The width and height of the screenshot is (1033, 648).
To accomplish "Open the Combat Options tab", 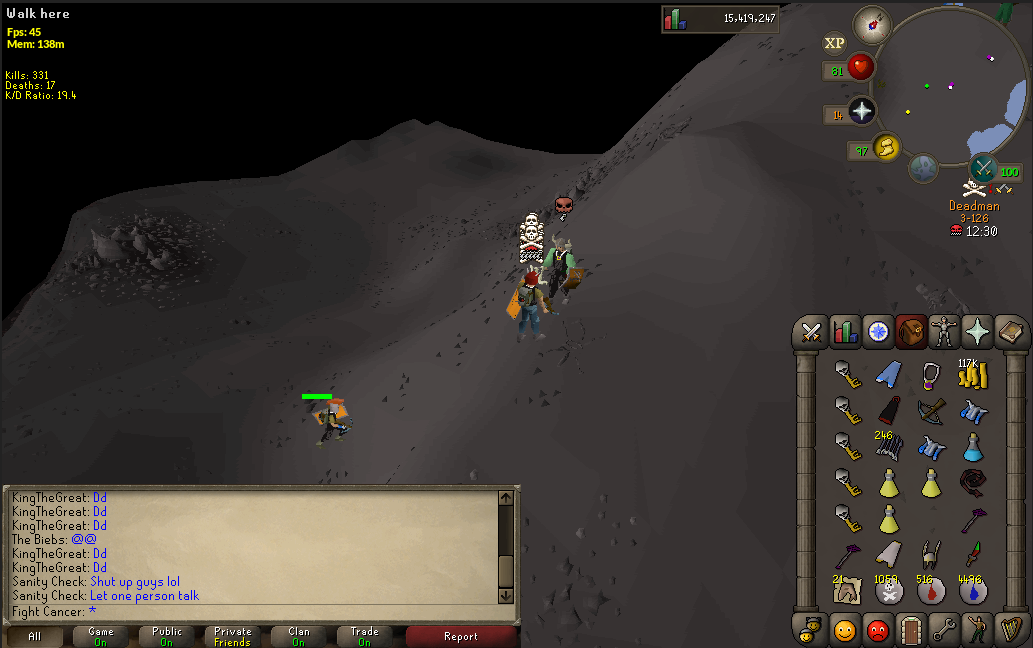I will pos(811,332).
